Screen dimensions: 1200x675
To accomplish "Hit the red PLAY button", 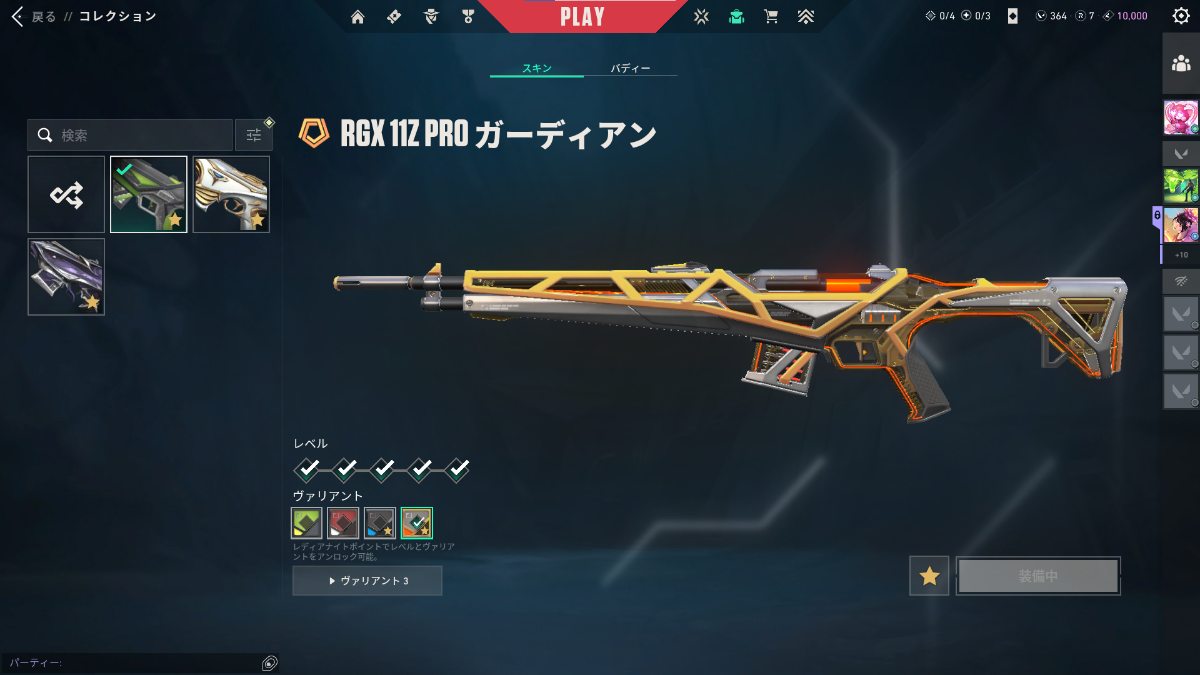I will [582, 17].
